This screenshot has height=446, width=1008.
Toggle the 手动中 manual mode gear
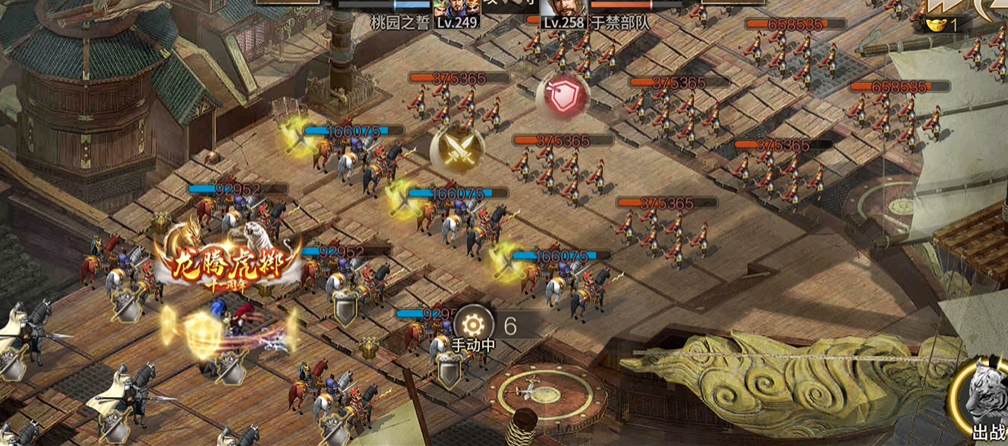(472, 325)
